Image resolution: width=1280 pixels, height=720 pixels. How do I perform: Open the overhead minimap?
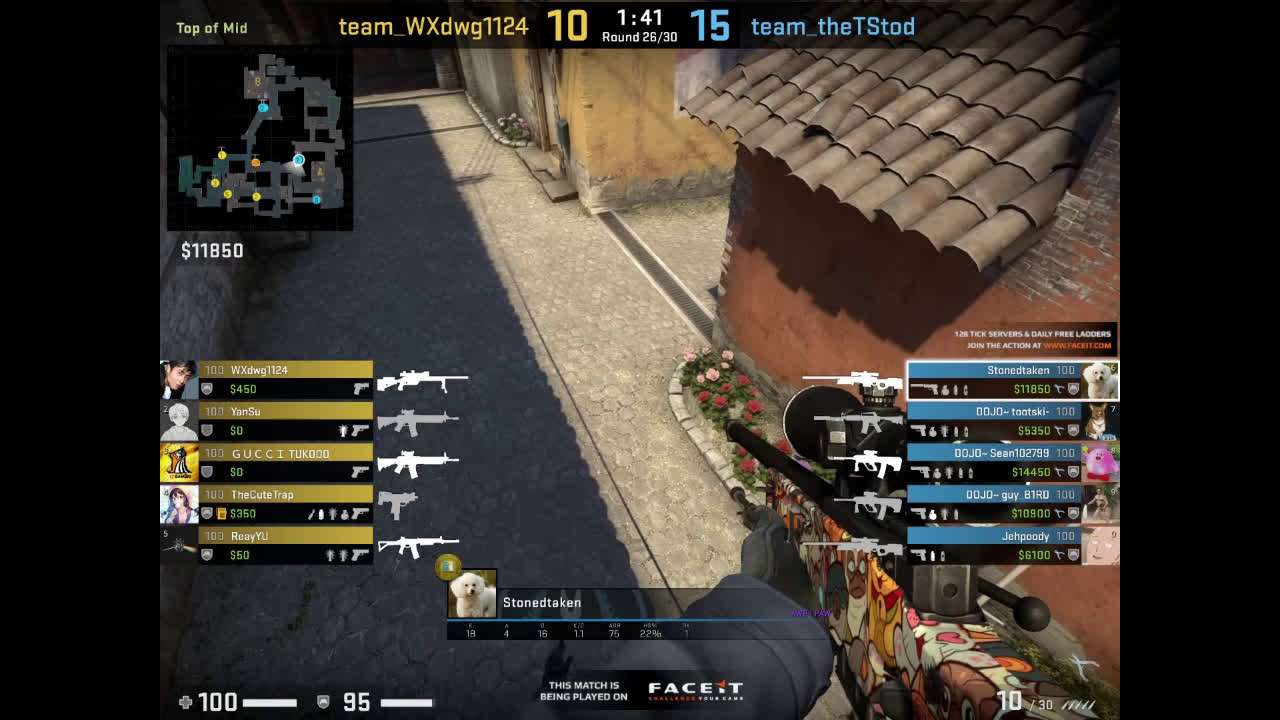[x=260, y=138]
